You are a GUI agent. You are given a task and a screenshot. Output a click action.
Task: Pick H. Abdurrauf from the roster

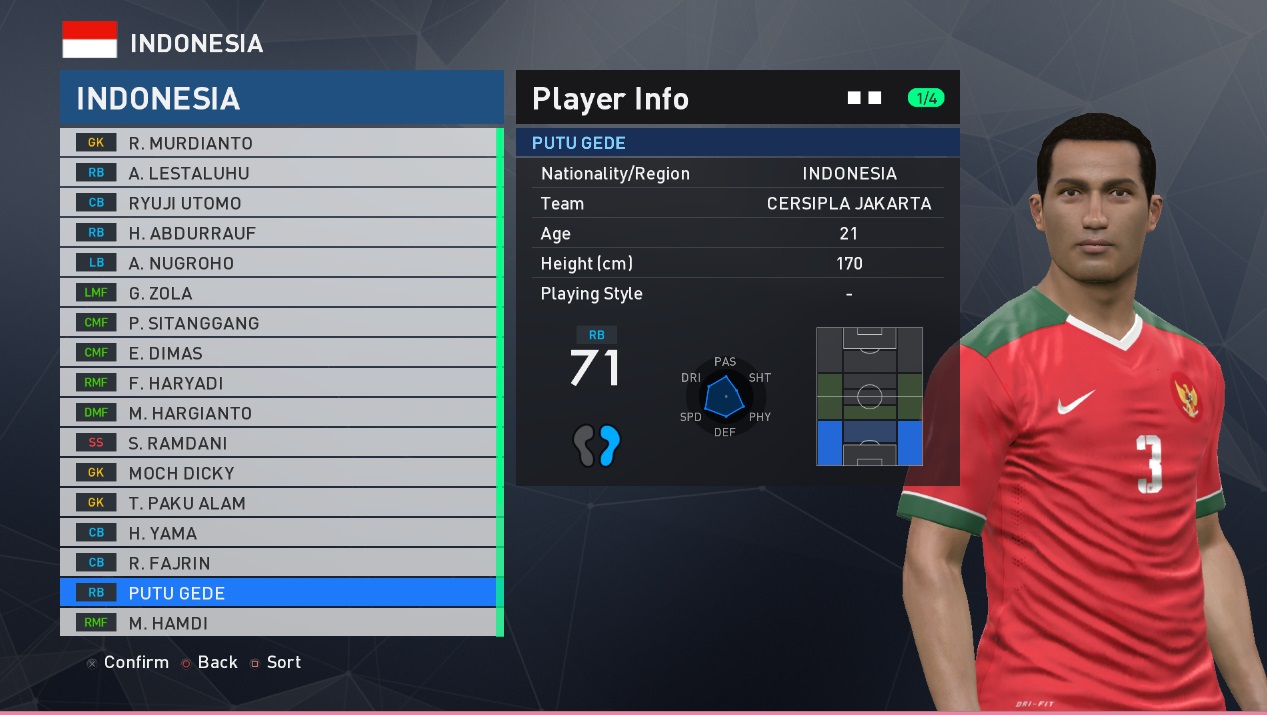[278, 233]
